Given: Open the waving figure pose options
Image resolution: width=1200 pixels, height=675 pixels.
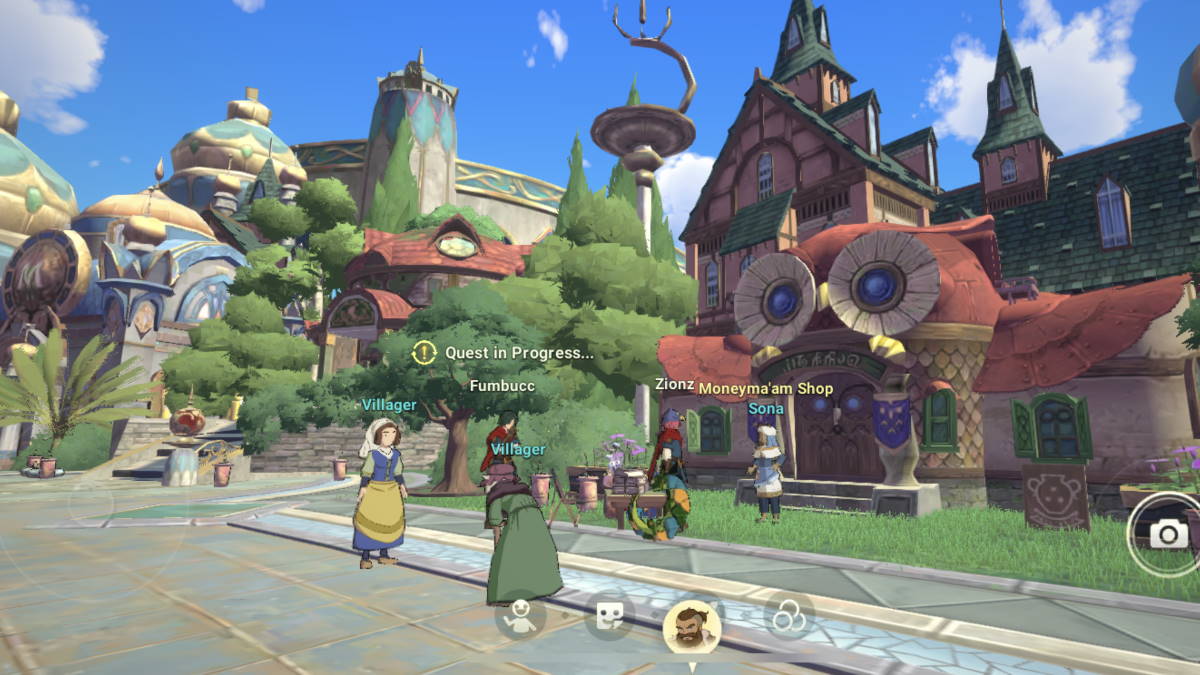Looking at the screenshot, I should [x=520, y=616].
